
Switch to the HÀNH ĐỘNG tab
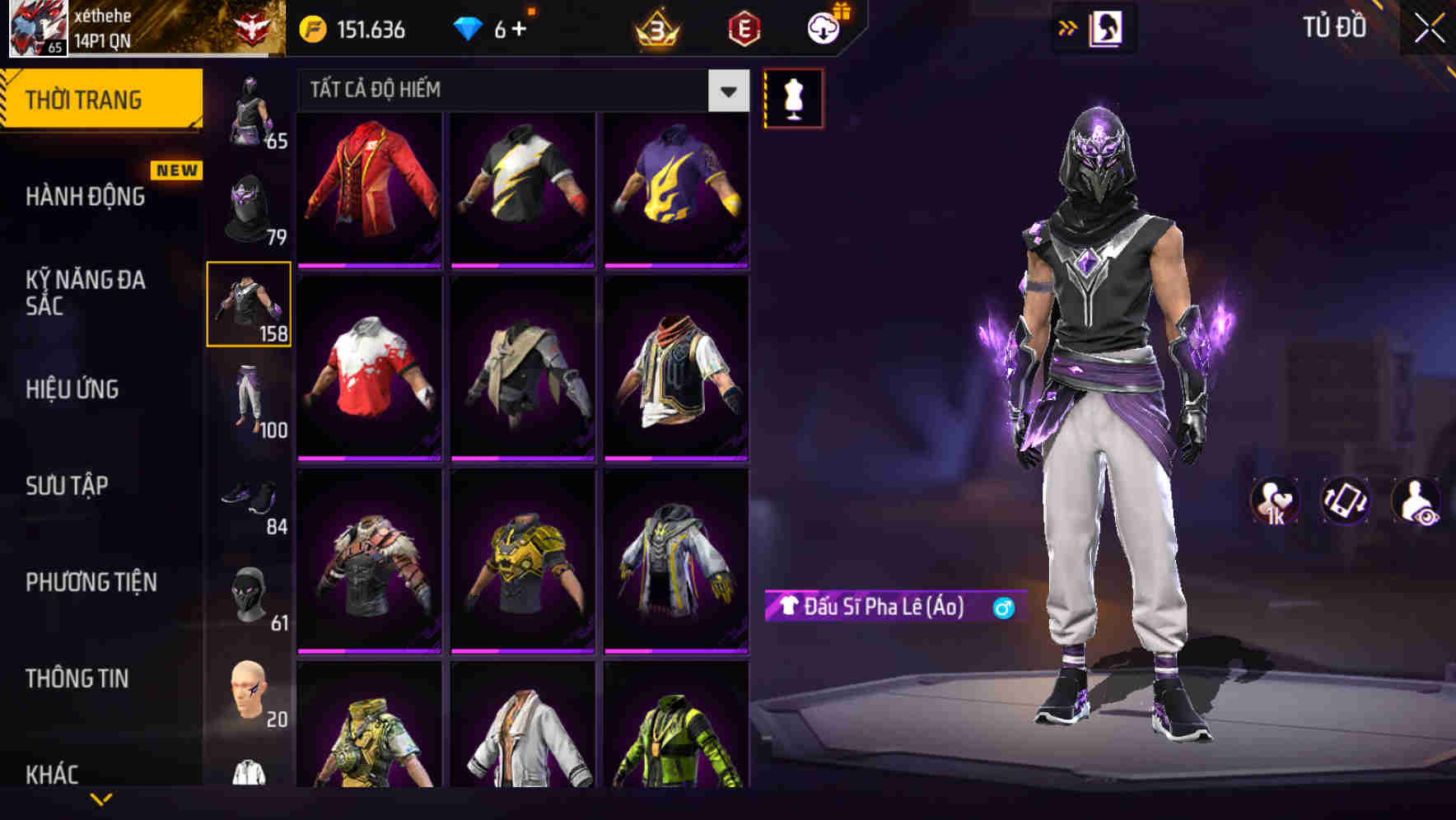pos(86,197)
